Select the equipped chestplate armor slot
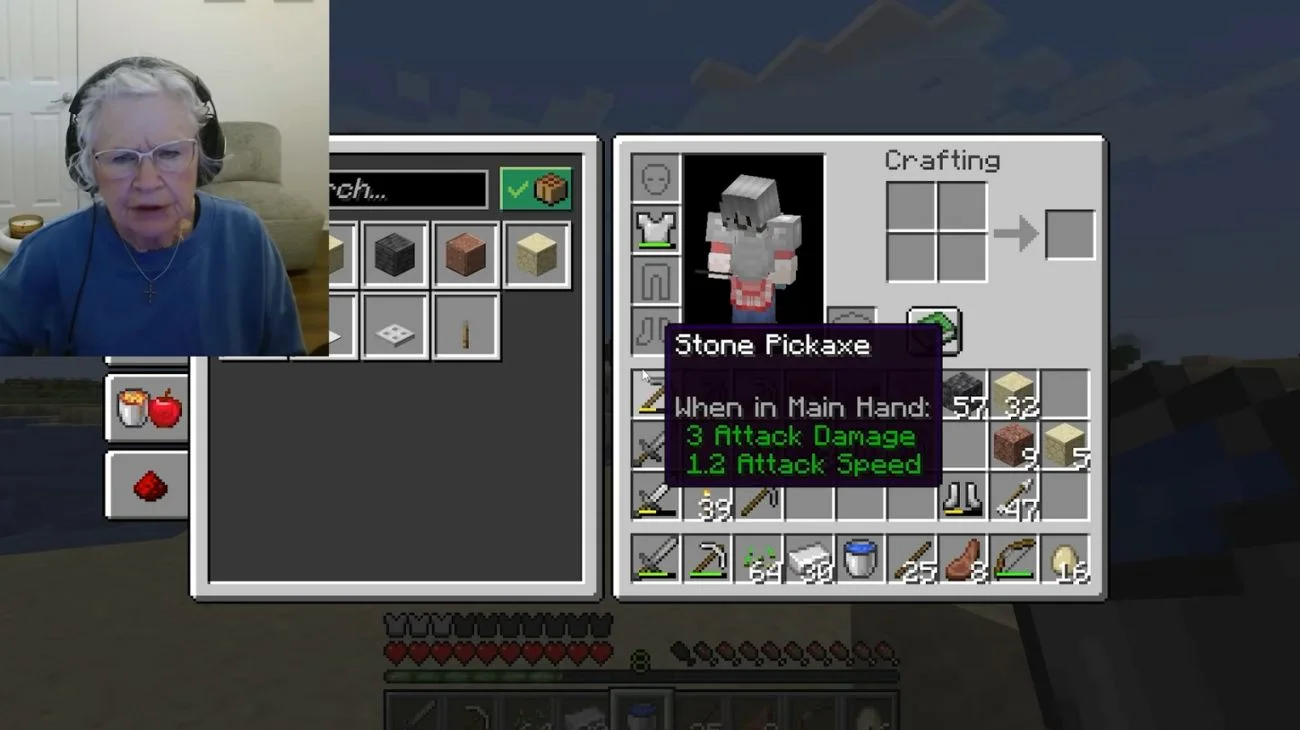 pyautogui.click(x=656, y=230)
